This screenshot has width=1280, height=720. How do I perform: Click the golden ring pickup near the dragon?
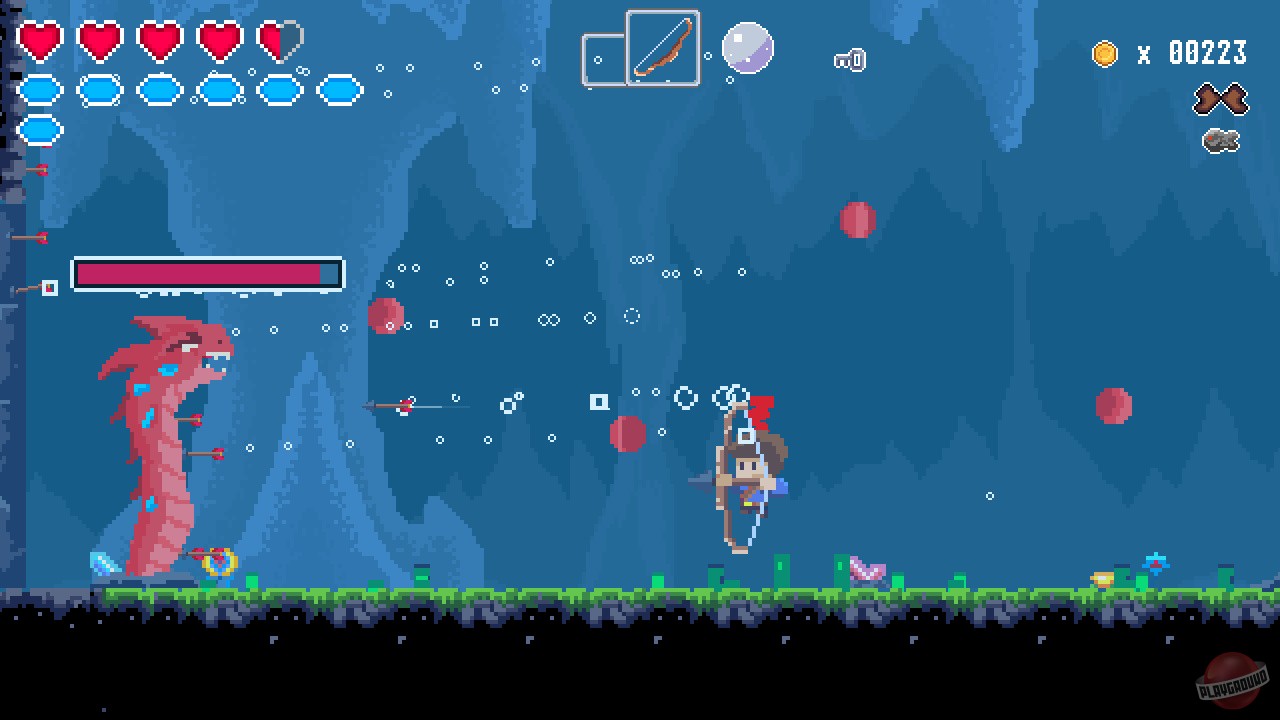pos(222,564)
